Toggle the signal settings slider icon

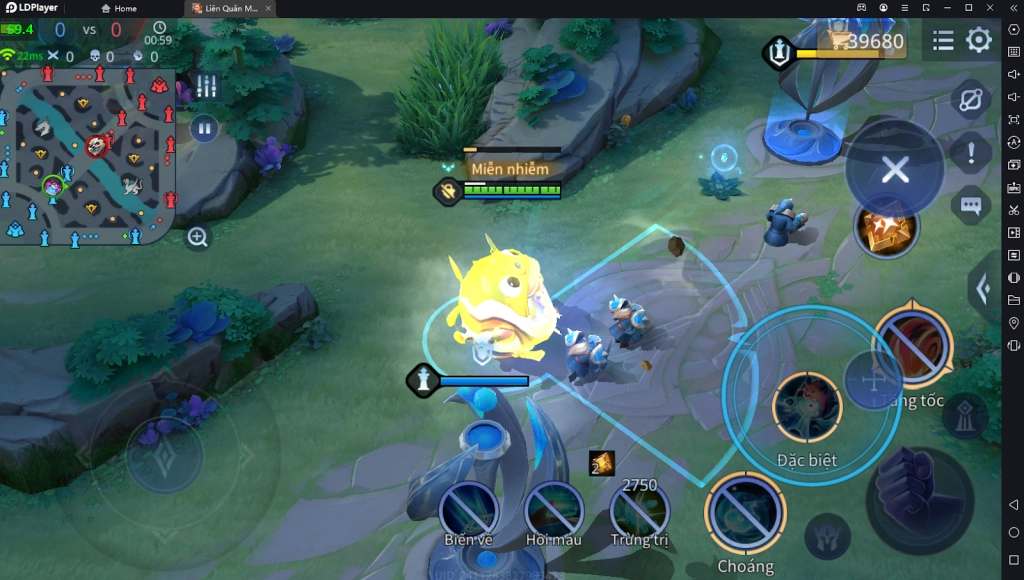(206, 87)
